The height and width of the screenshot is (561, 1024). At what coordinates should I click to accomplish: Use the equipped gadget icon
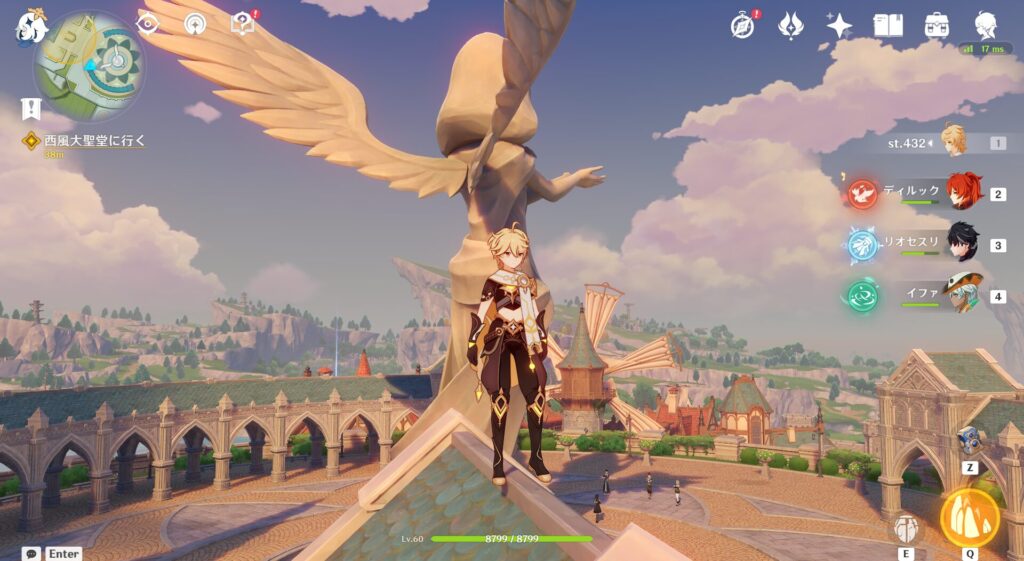coord(969,440)
